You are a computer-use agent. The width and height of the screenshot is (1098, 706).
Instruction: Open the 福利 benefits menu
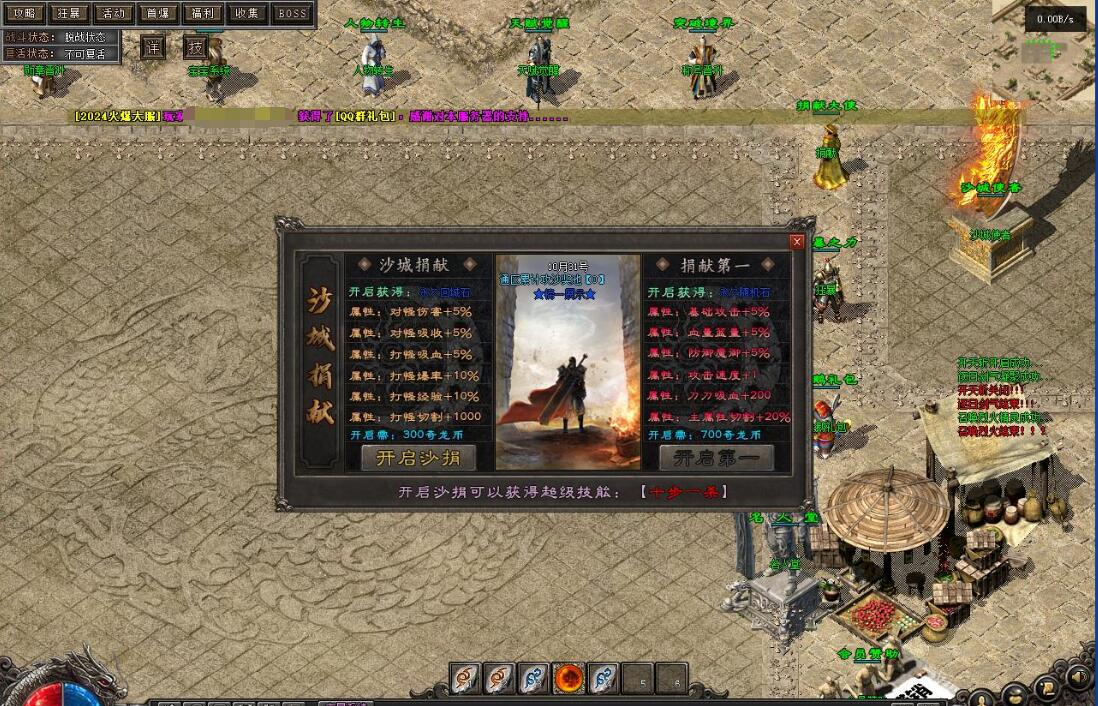[x=202, y=13]
